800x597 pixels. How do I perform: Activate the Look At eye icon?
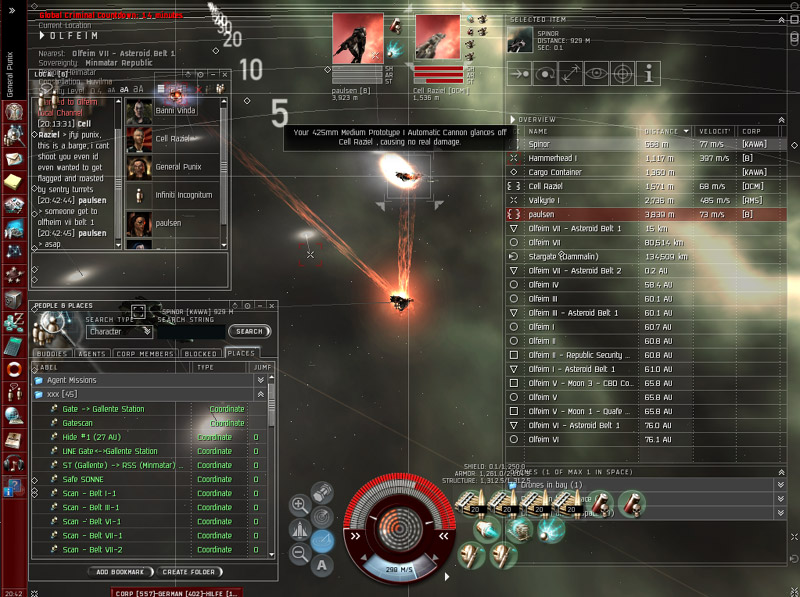coord(597,73)
